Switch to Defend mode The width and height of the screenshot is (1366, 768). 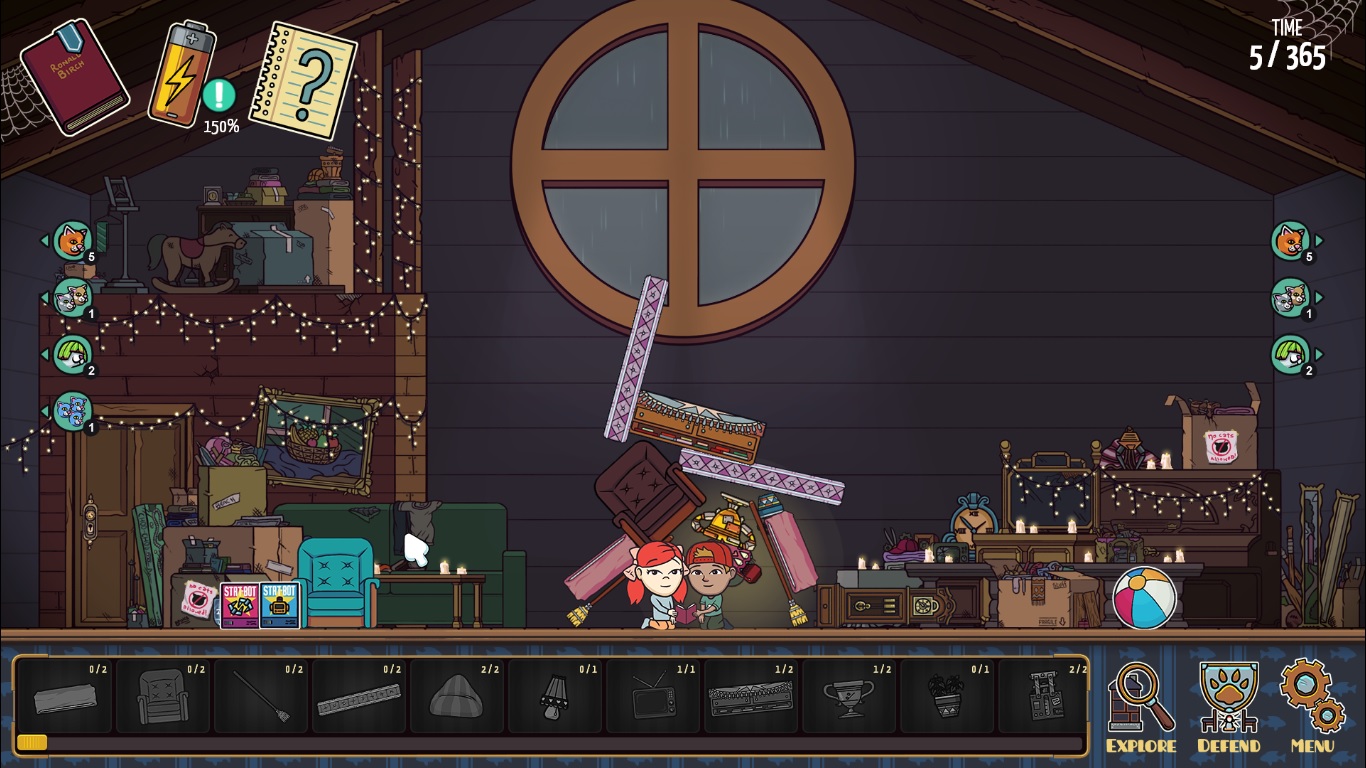1228,703
